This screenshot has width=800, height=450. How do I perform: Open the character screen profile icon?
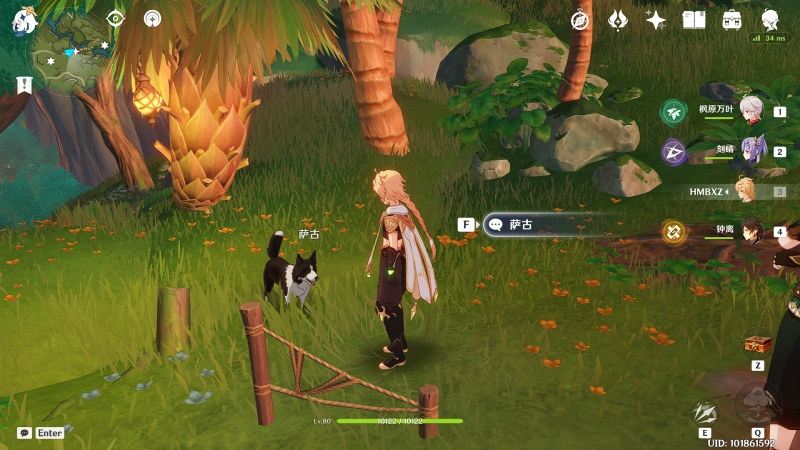[770, 19]
